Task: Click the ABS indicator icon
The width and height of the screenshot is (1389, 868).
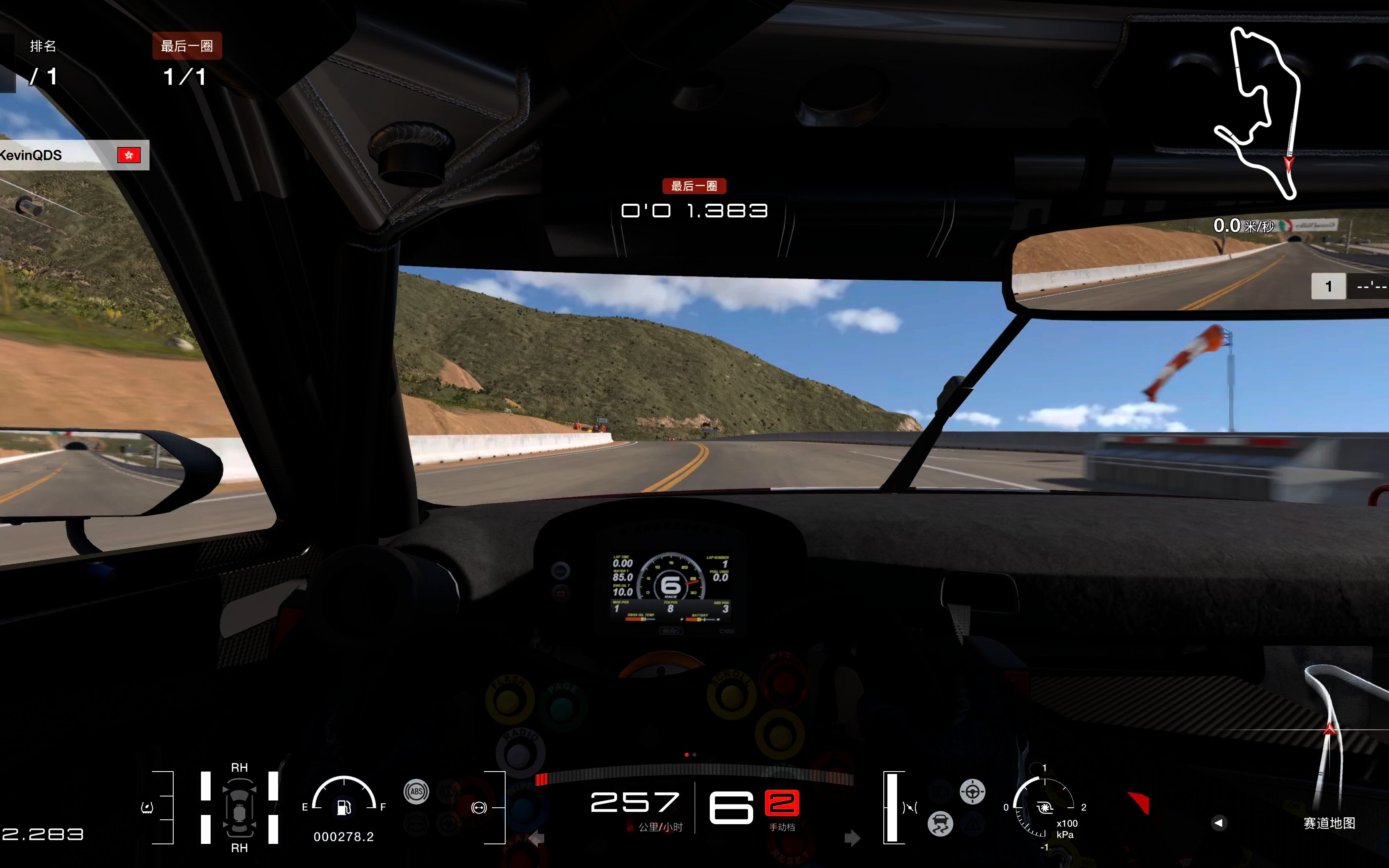Action: pos(416,792)
